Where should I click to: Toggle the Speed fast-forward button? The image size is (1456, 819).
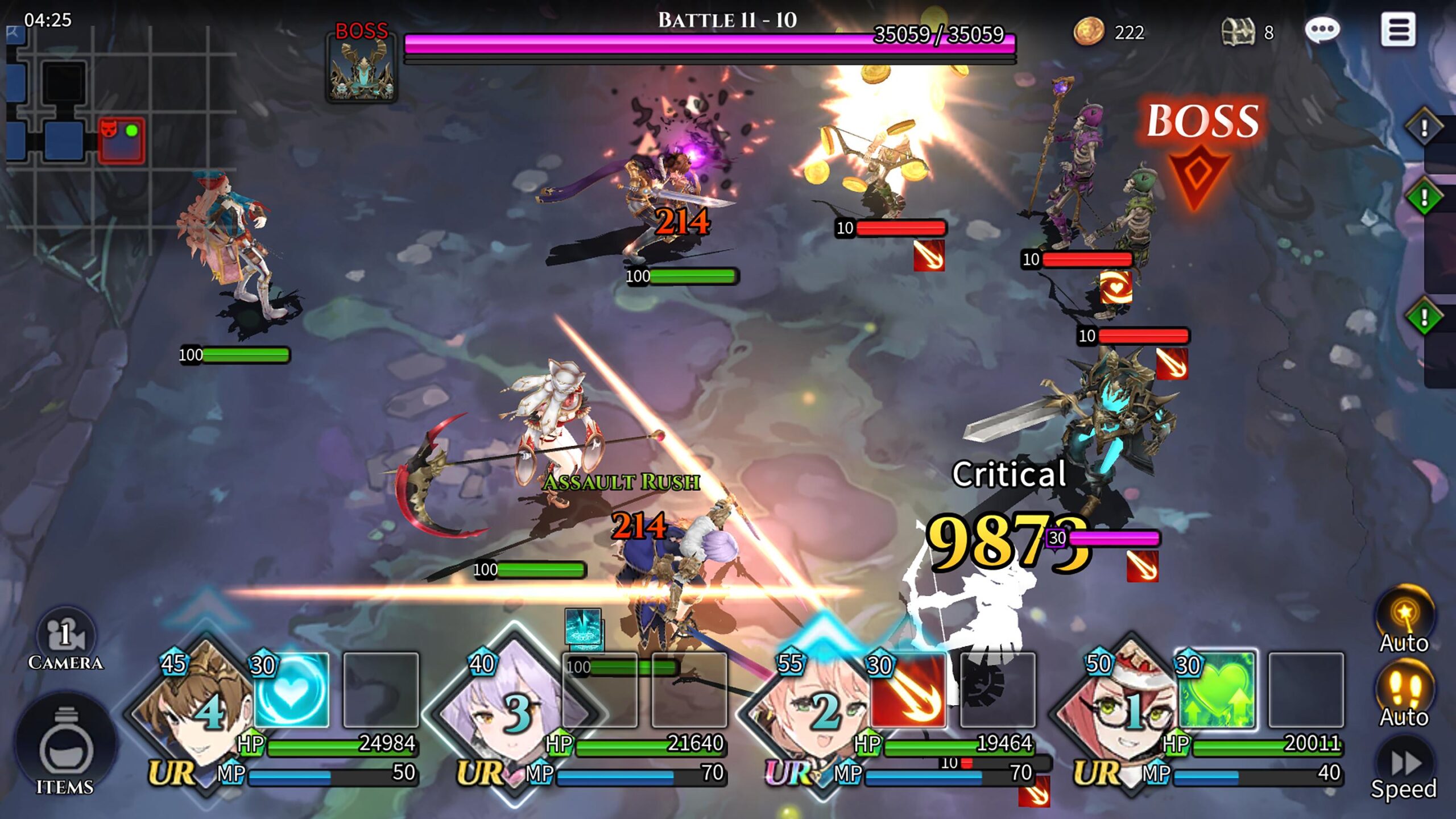(x=1404, y=768)
